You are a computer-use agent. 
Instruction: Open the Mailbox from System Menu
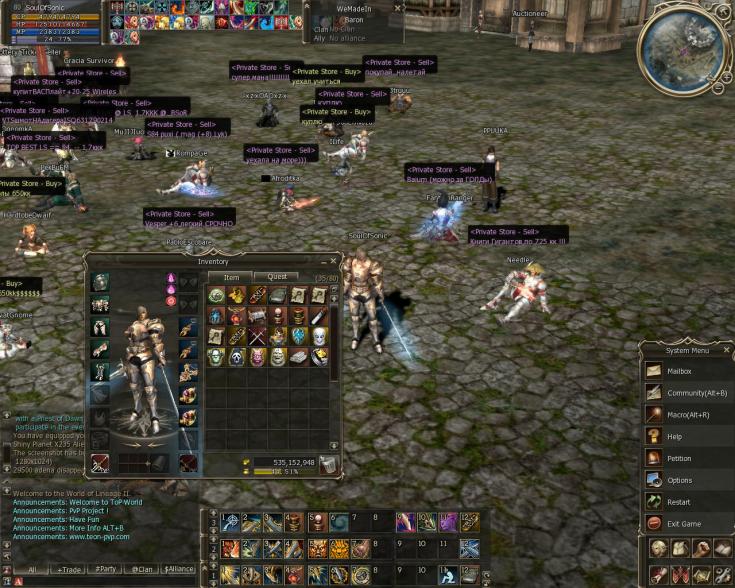[x=681, y=371]
